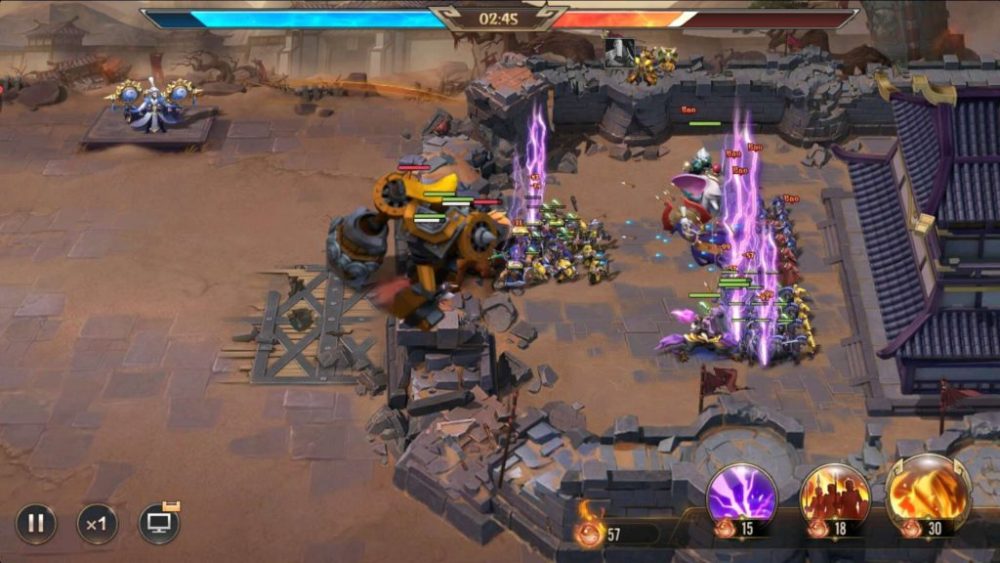Screen dimensions: 1000x563
Task: Pause the battle
Action: pos(36,523)
